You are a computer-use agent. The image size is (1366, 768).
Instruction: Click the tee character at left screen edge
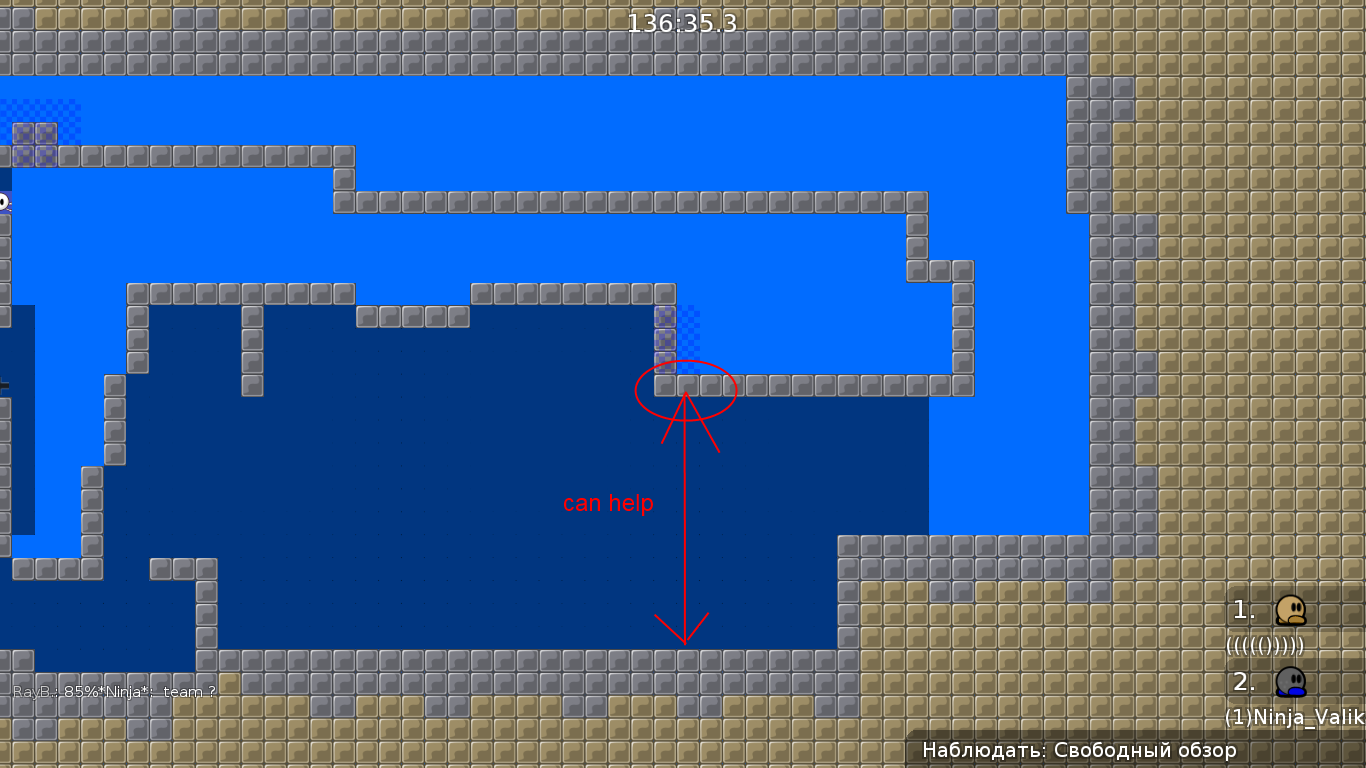tap(5, 203)
